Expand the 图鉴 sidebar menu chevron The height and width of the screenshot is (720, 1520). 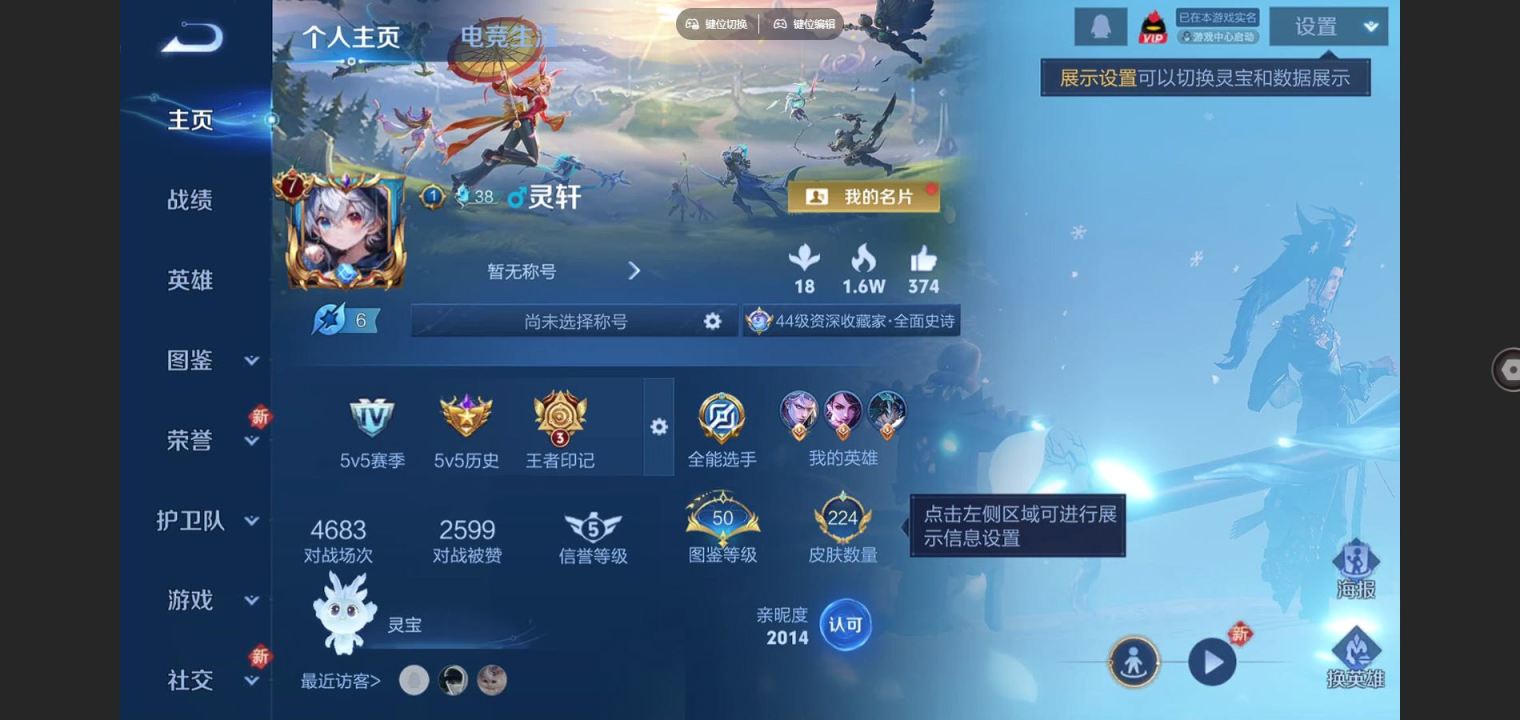(x=252, y=362)
